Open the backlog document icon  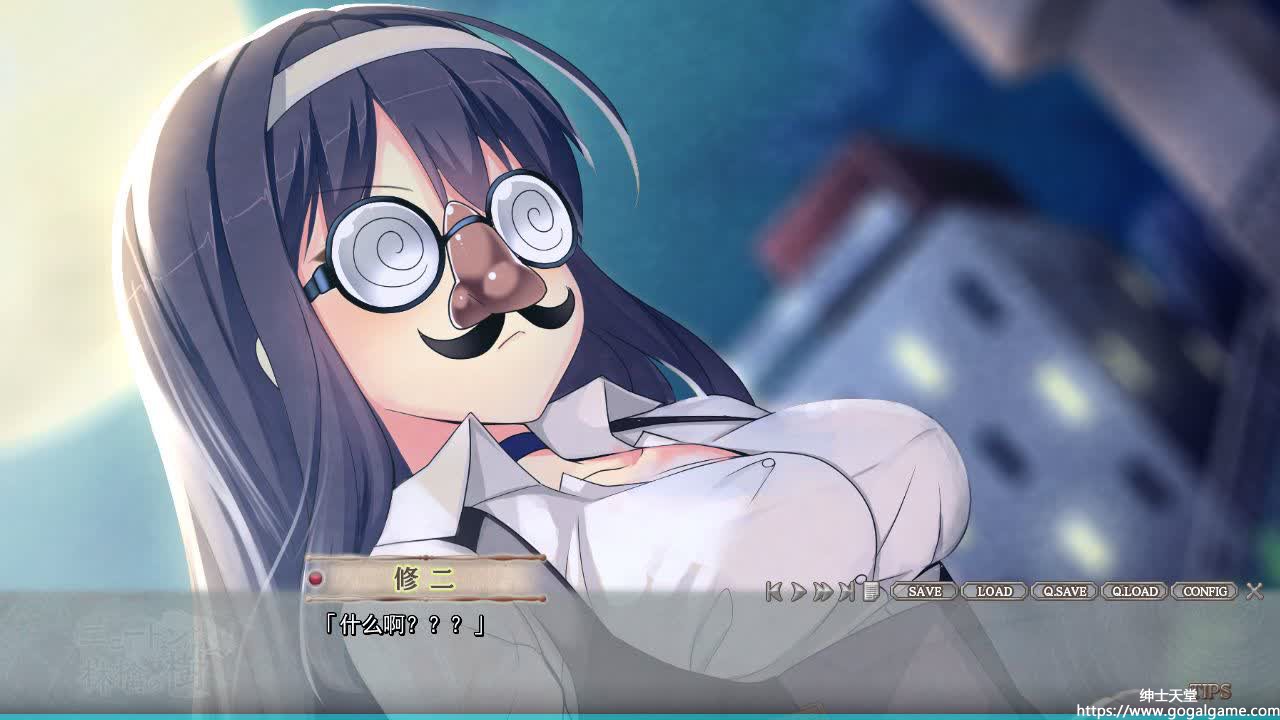pos(870,591)
